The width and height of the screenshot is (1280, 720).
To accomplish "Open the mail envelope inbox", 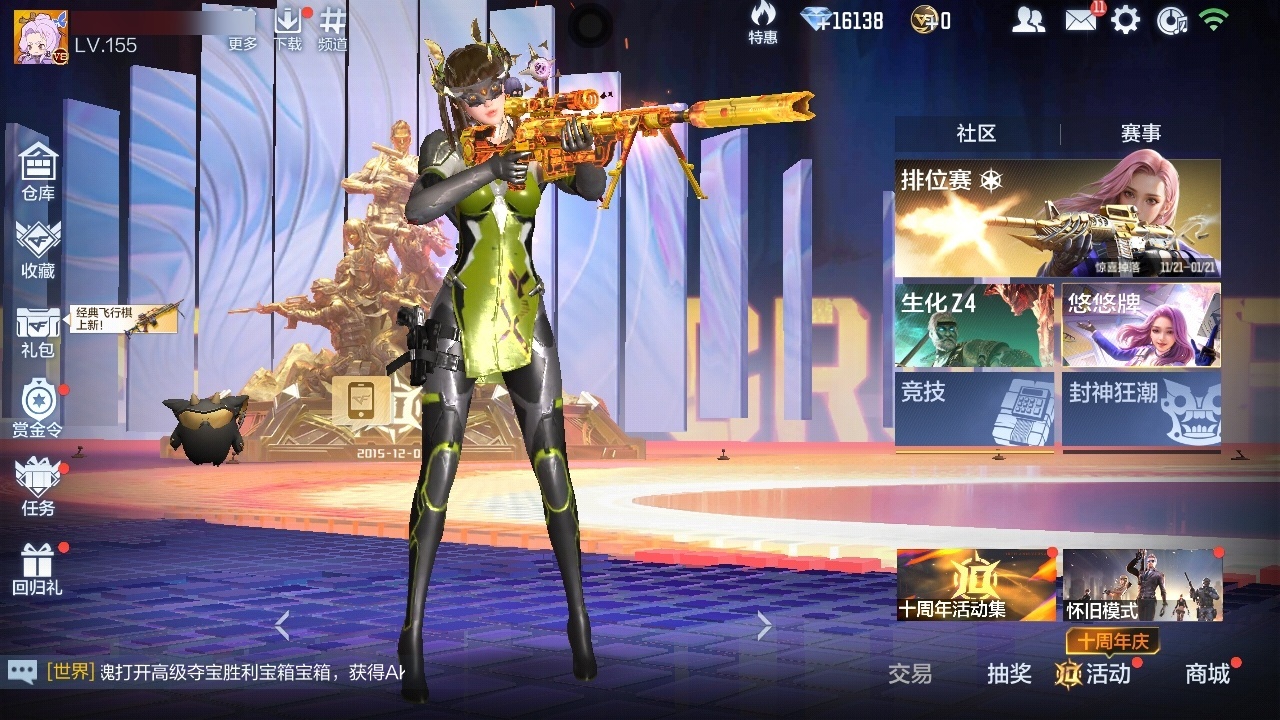I will pos(1081,20).
